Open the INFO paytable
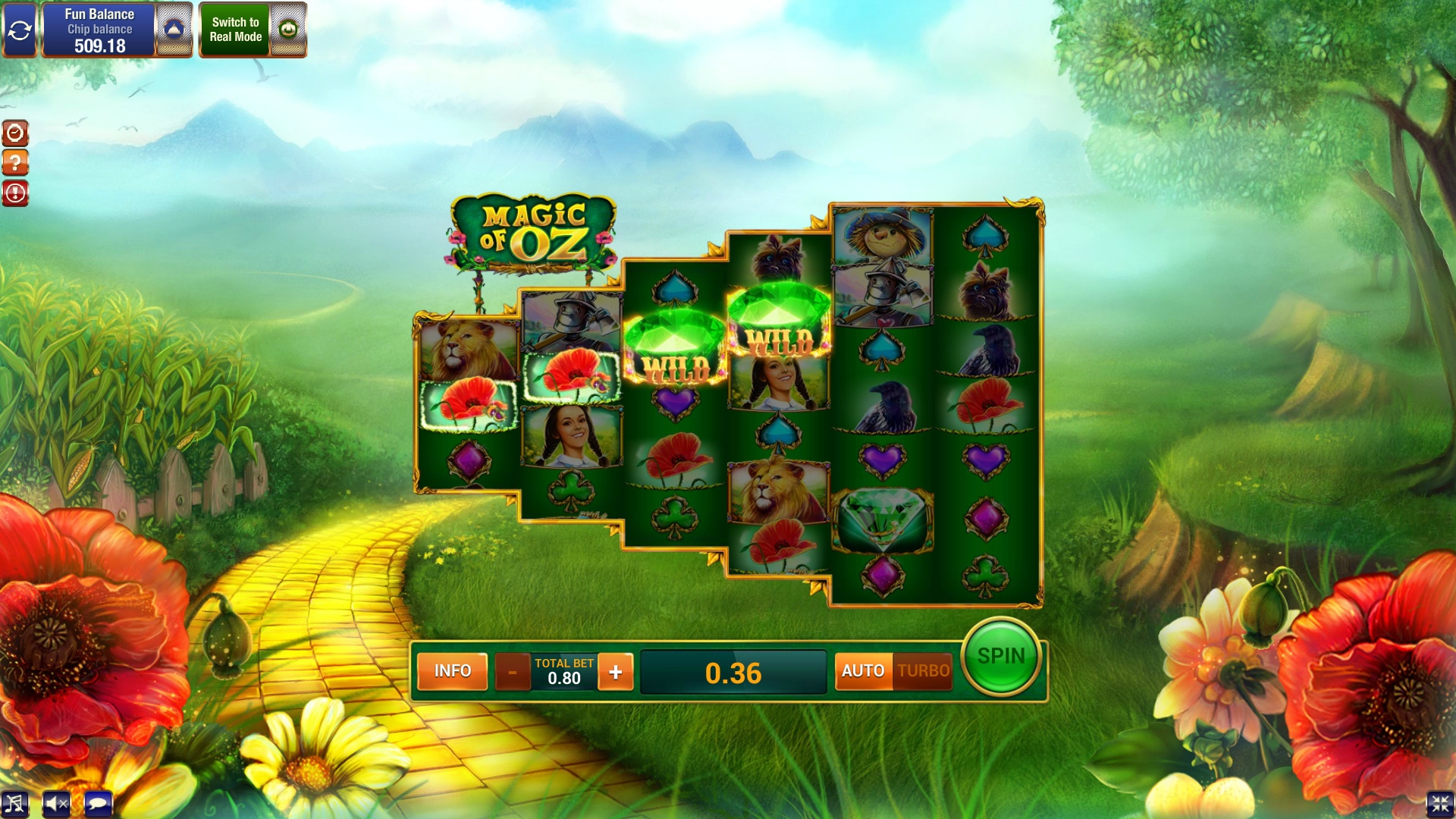 click(x=452, y=671)
